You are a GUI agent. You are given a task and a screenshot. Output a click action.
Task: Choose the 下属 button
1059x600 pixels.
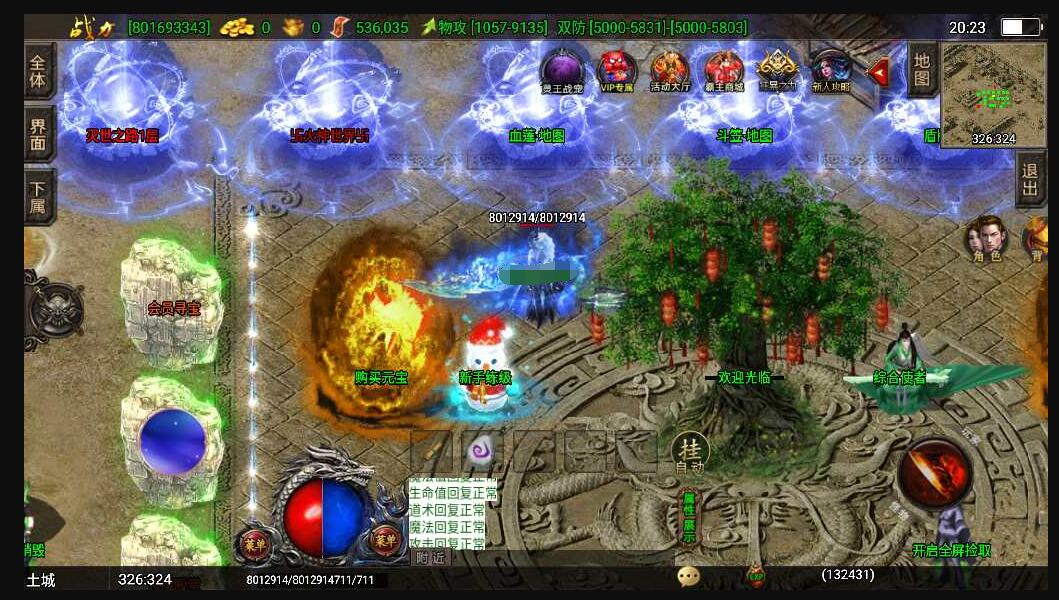click(39, 197)
